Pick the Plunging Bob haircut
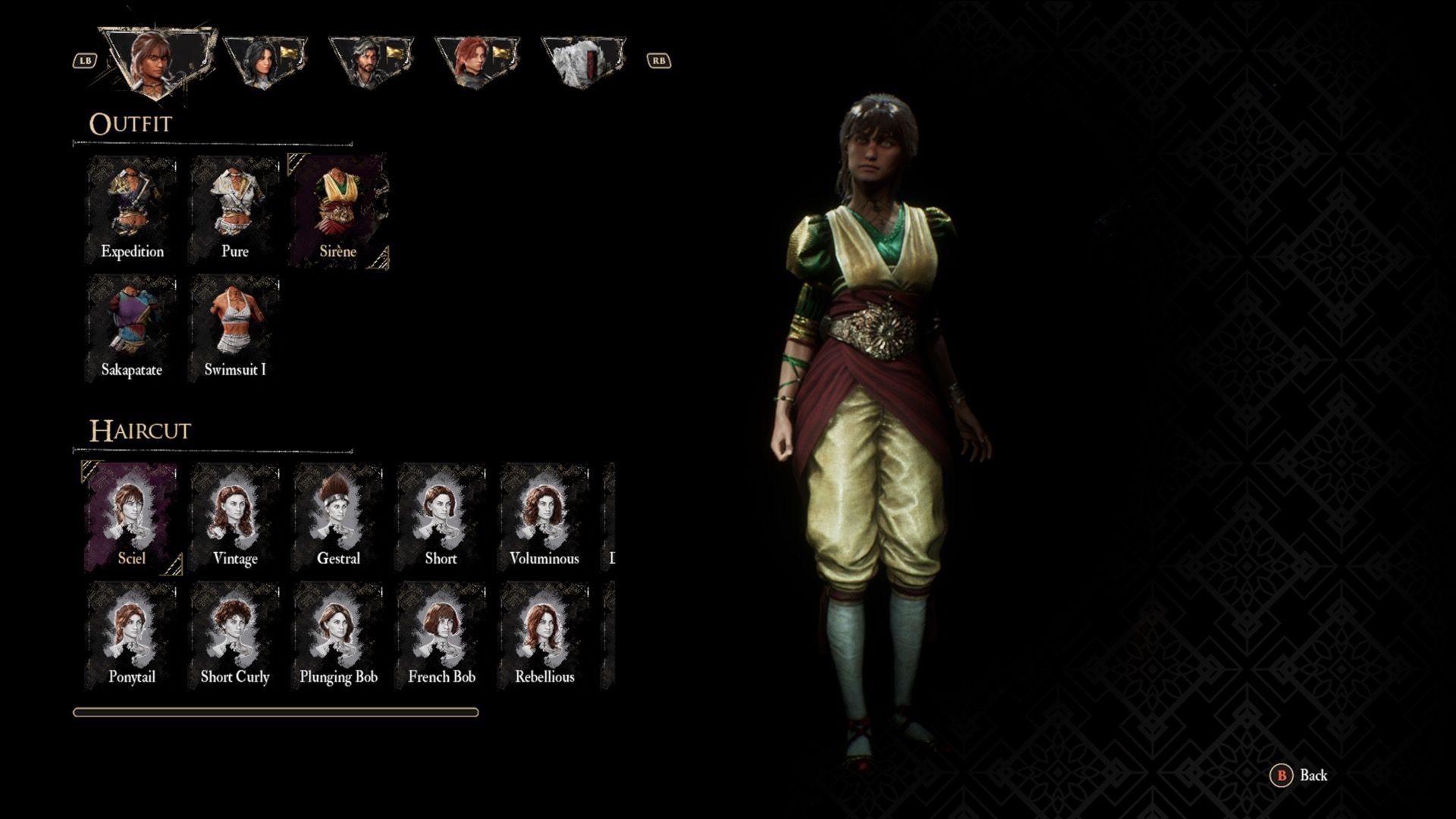The height and width of the screenshot is (819, 1456). point(339,629)
